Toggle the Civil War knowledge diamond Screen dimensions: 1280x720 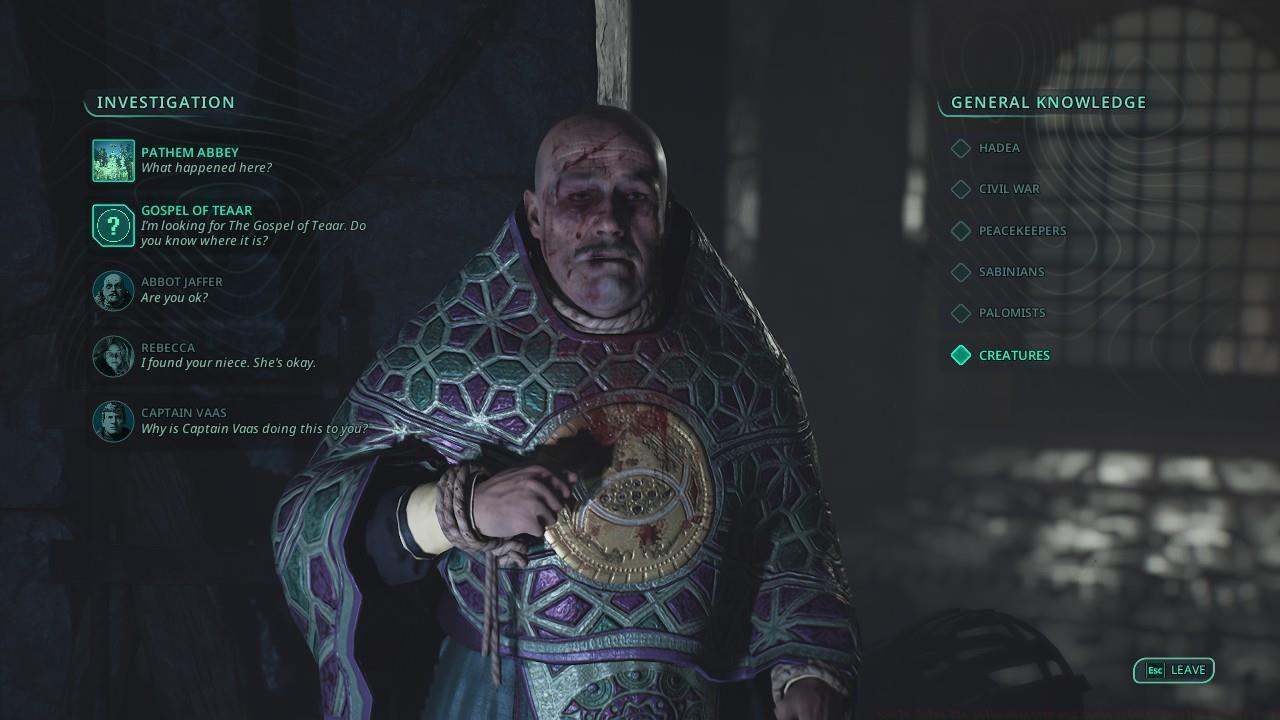[x=960, y=189]
